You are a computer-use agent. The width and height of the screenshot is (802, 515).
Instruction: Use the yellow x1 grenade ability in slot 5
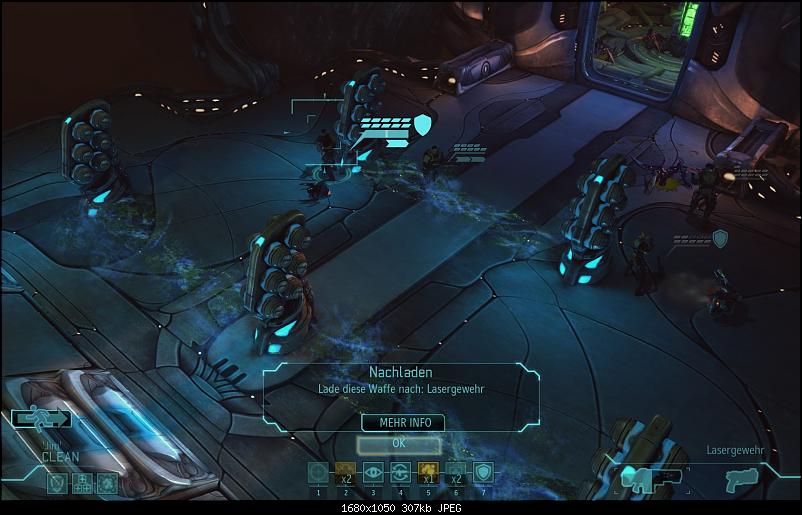tap(428, 473)
